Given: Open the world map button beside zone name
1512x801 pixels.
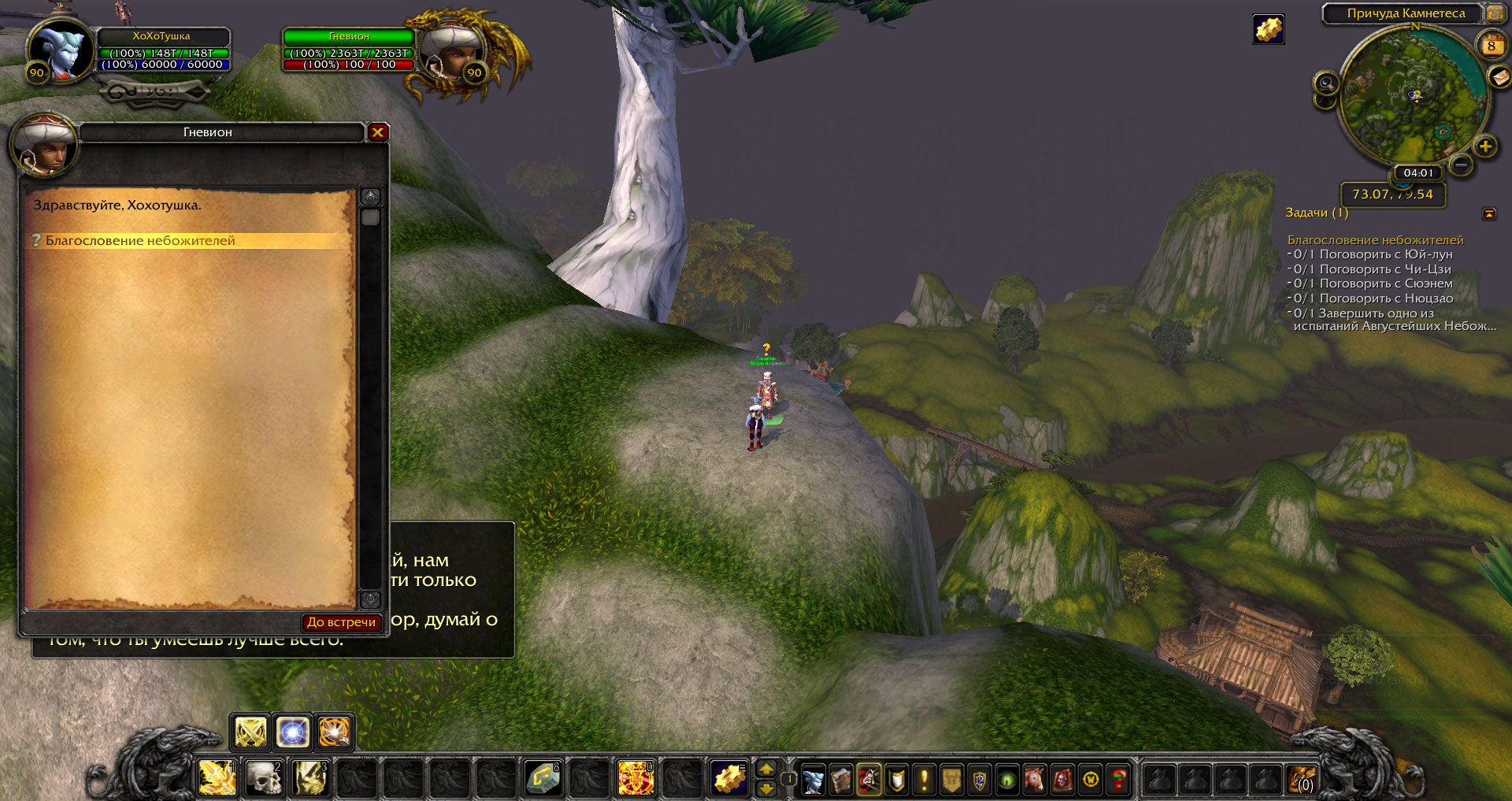Looking at the screenshot, I should (1495, 13).
